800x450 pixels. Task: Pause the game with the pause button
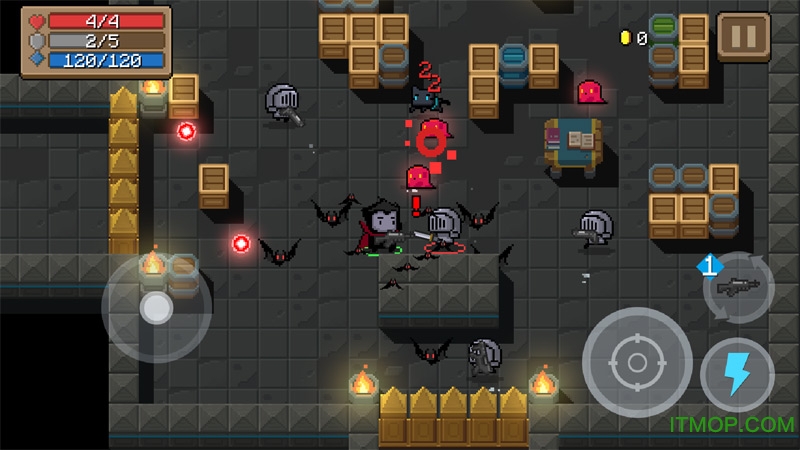click(x=743, y=38)
